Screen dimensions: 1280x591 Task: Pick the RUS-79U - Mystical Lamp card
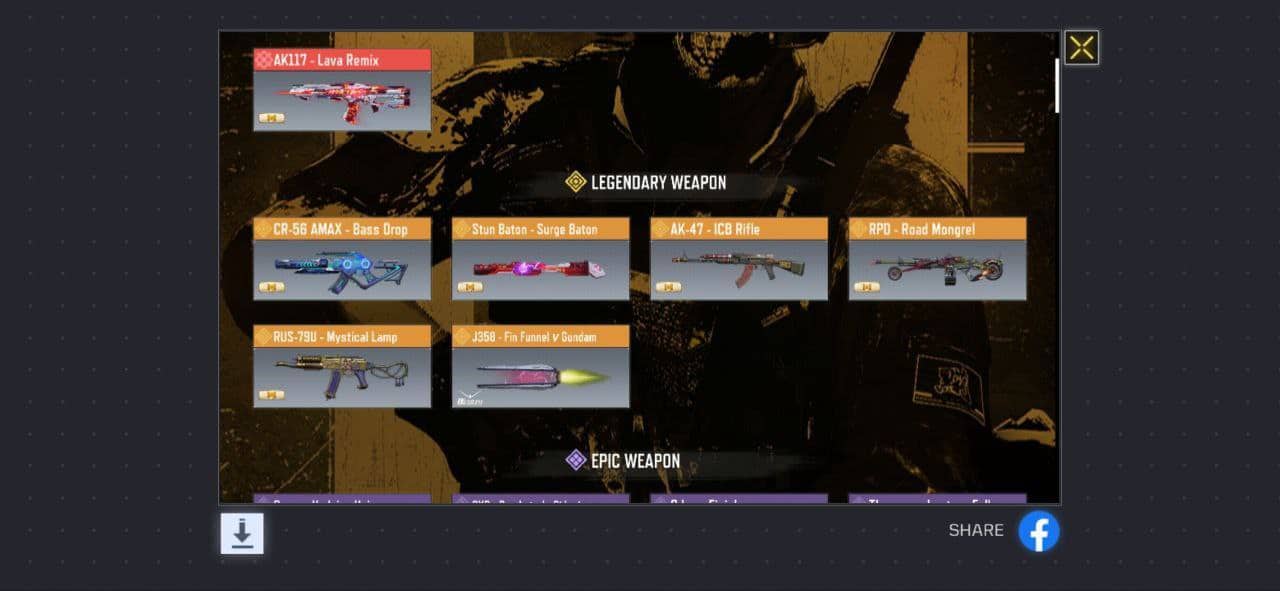pyautogui.click(x=342, y=366)
